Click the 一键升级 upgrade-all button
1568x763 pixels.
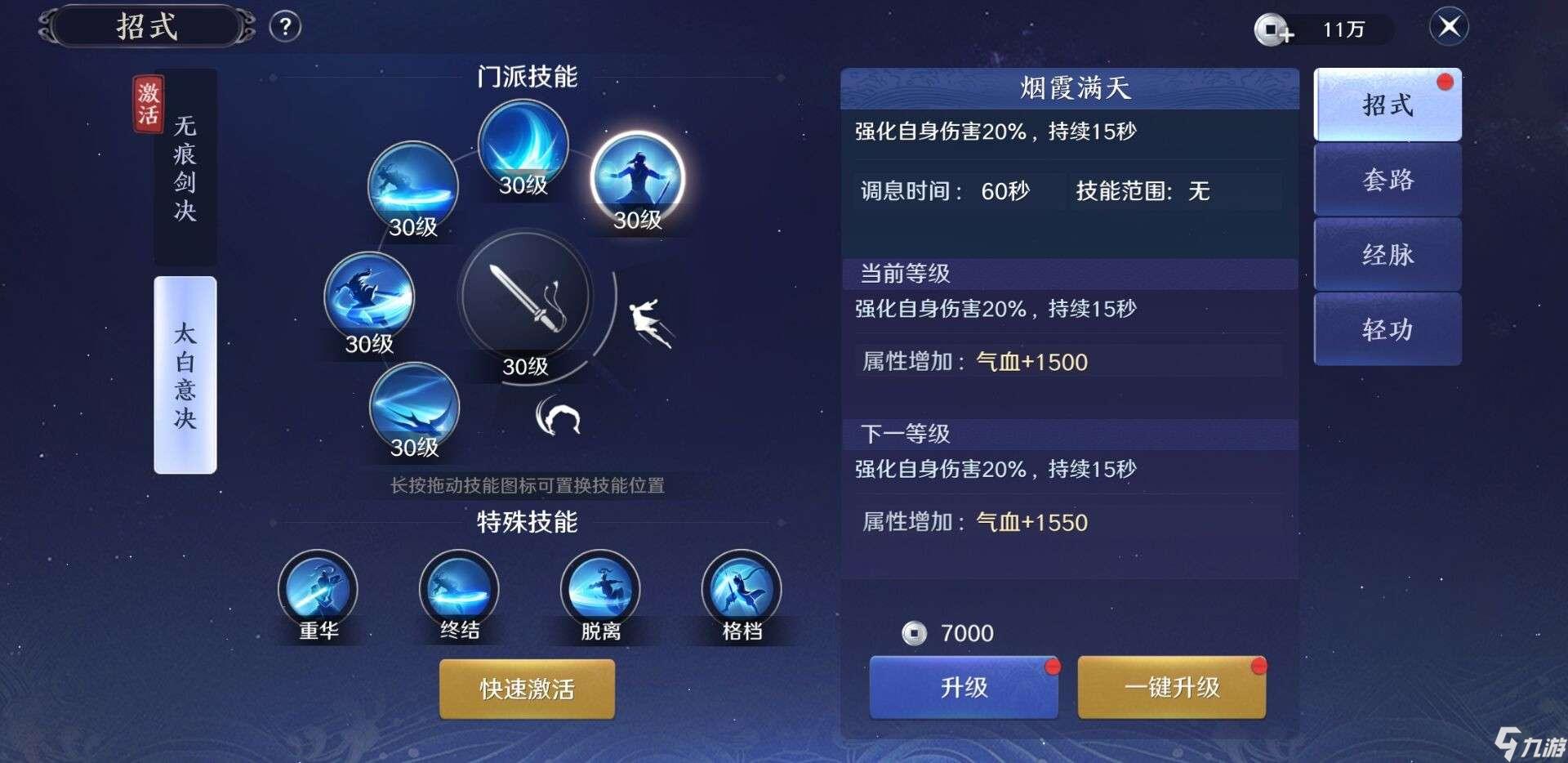point(1171,688)
